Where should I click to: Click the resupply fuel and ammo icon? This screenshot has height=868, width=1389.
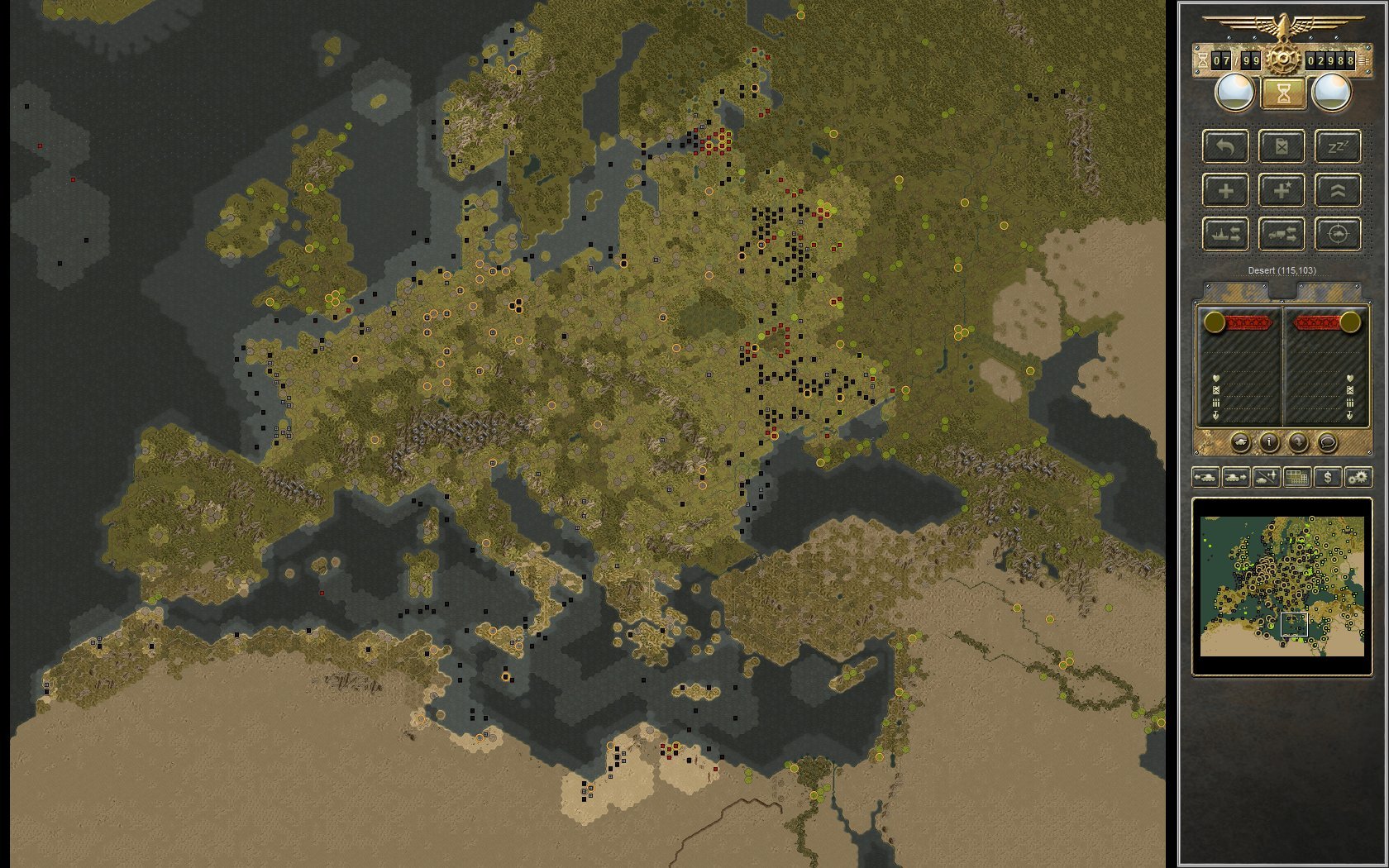[x=1282, y=147]
